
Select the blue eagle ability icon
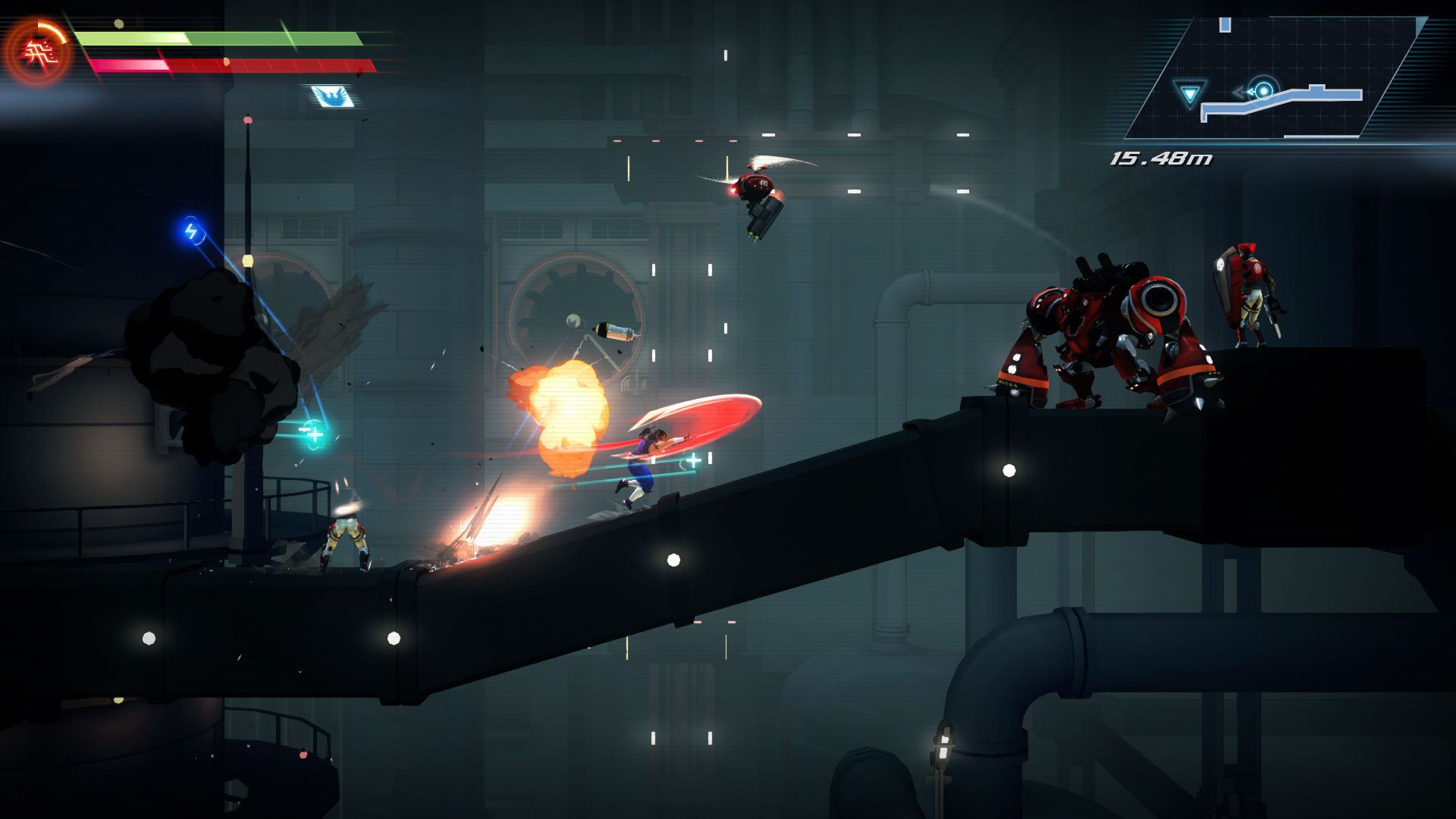click(332, 96)
